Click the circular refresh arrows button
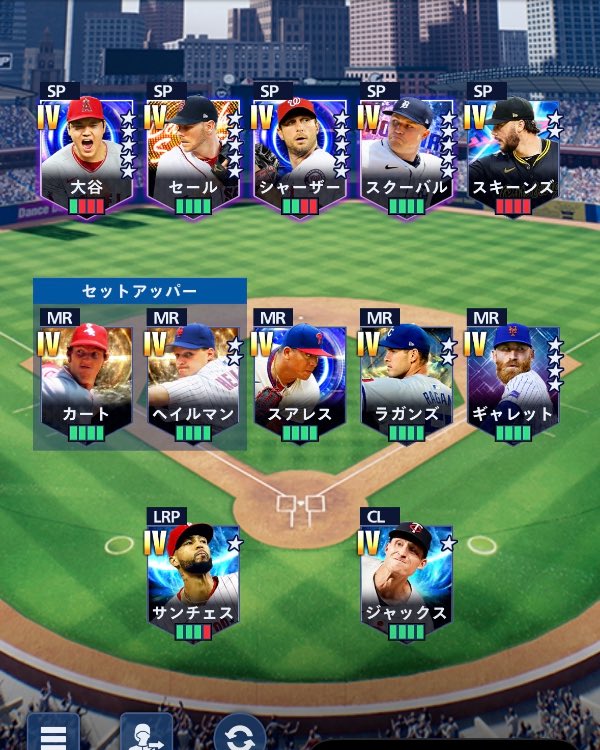The image size is (600, 750). (x=240, y=735)
